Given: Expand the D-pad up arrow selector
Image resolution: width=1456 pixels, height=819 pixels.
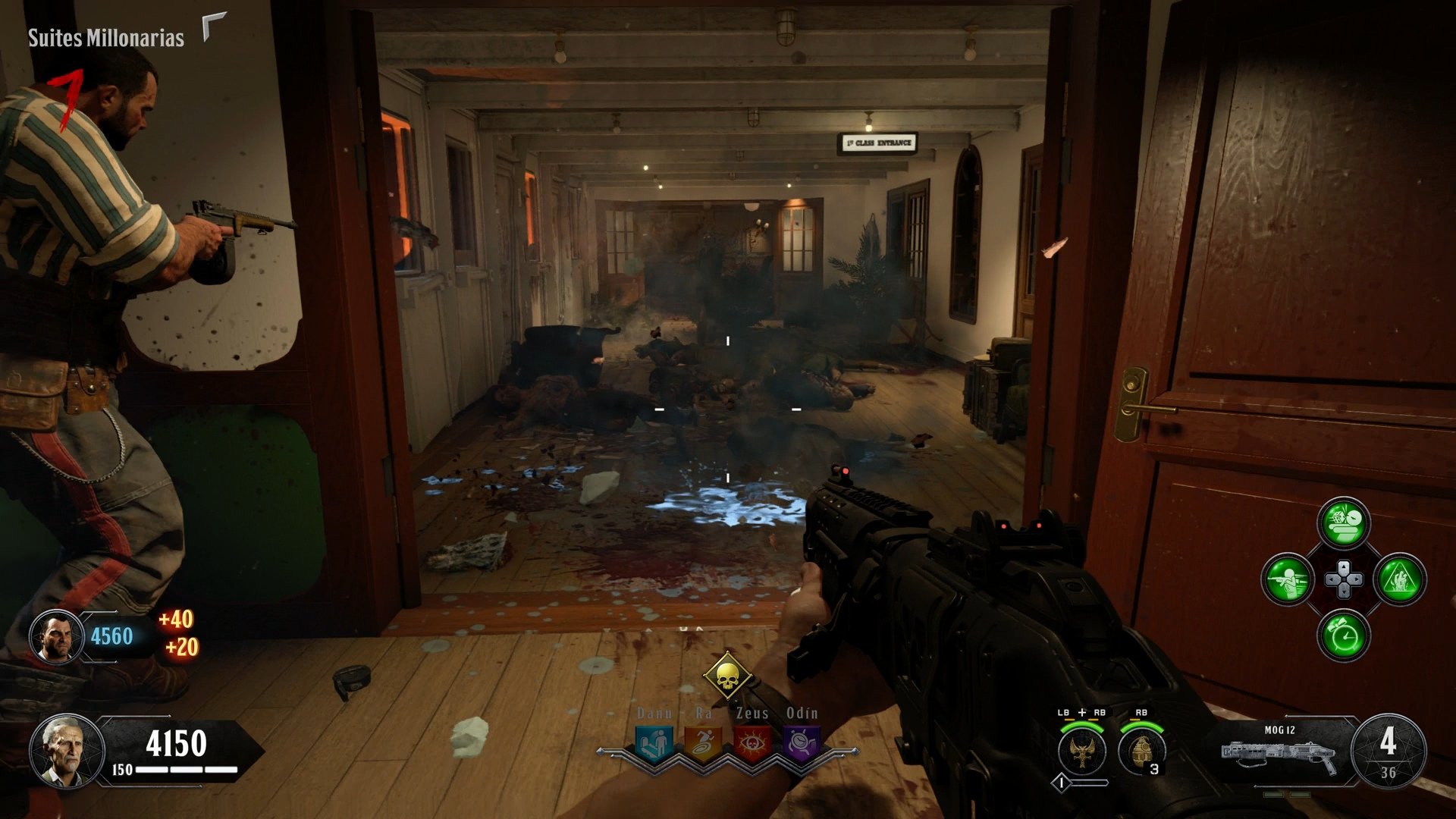Looking at the screenshot, I should tap(1343, 567).
